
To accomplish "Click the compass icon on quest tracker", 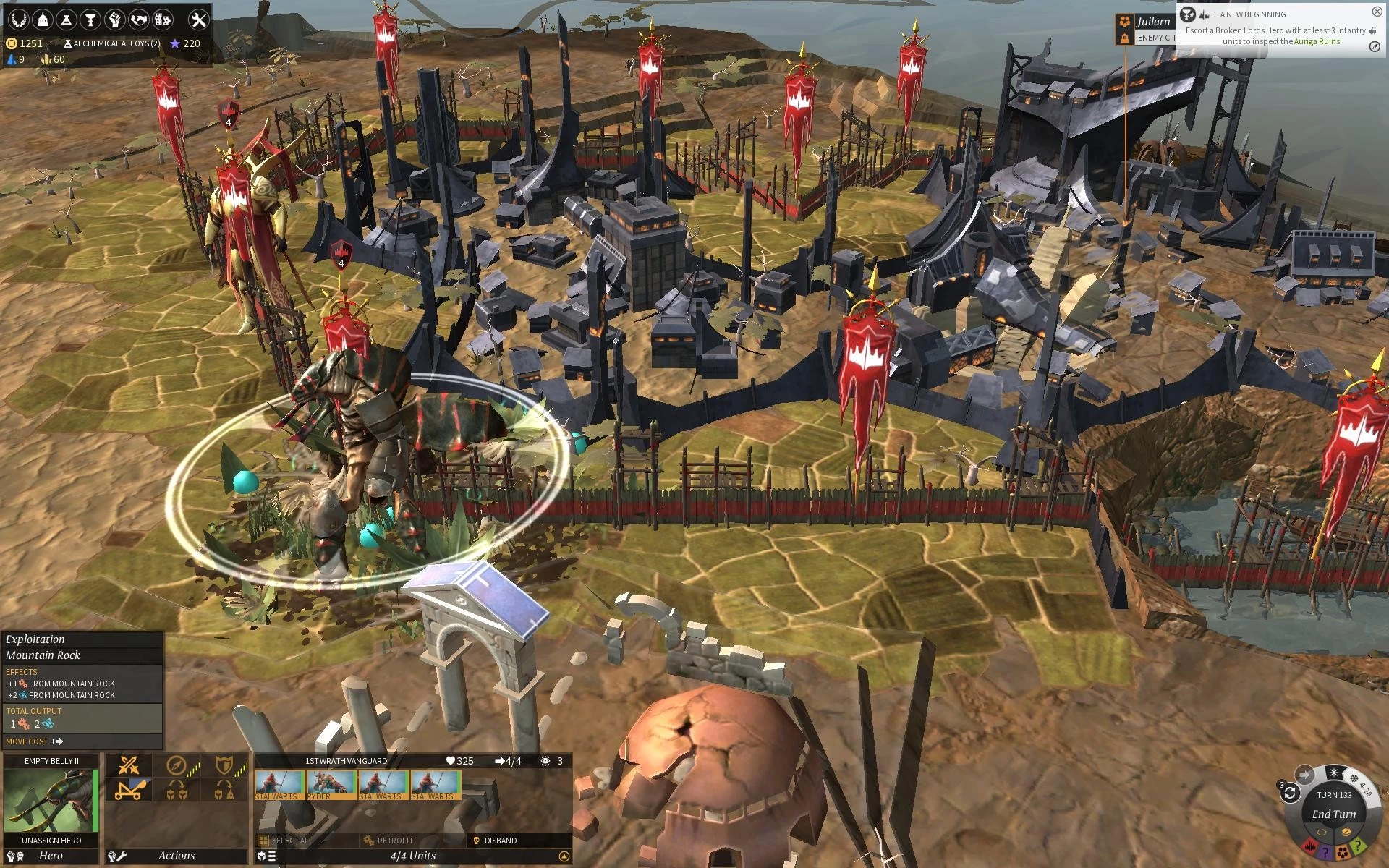I will point(1375,46).
